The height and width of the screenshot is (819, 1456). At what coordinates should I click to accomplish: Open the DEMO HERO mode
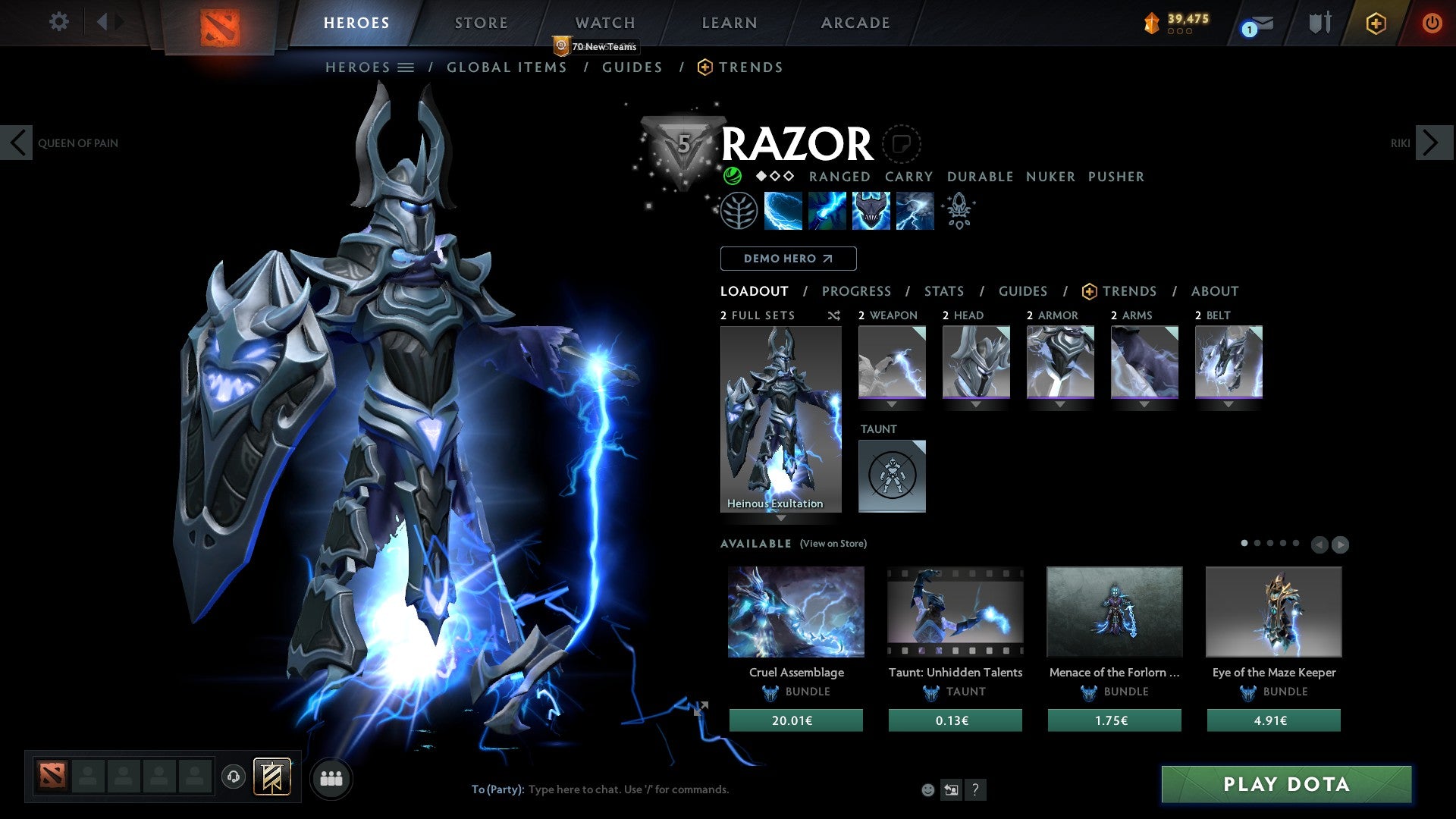(x=788, y=259)
